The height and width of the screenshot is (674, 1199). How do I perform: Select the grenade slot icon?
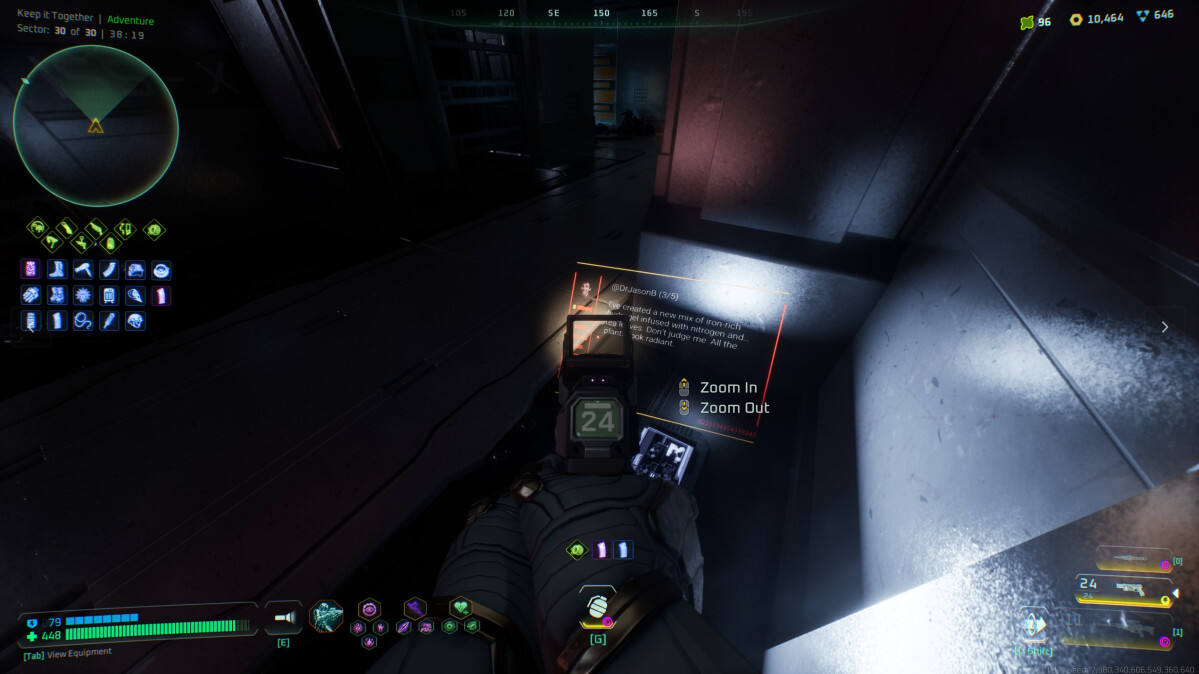click(597, 606)
